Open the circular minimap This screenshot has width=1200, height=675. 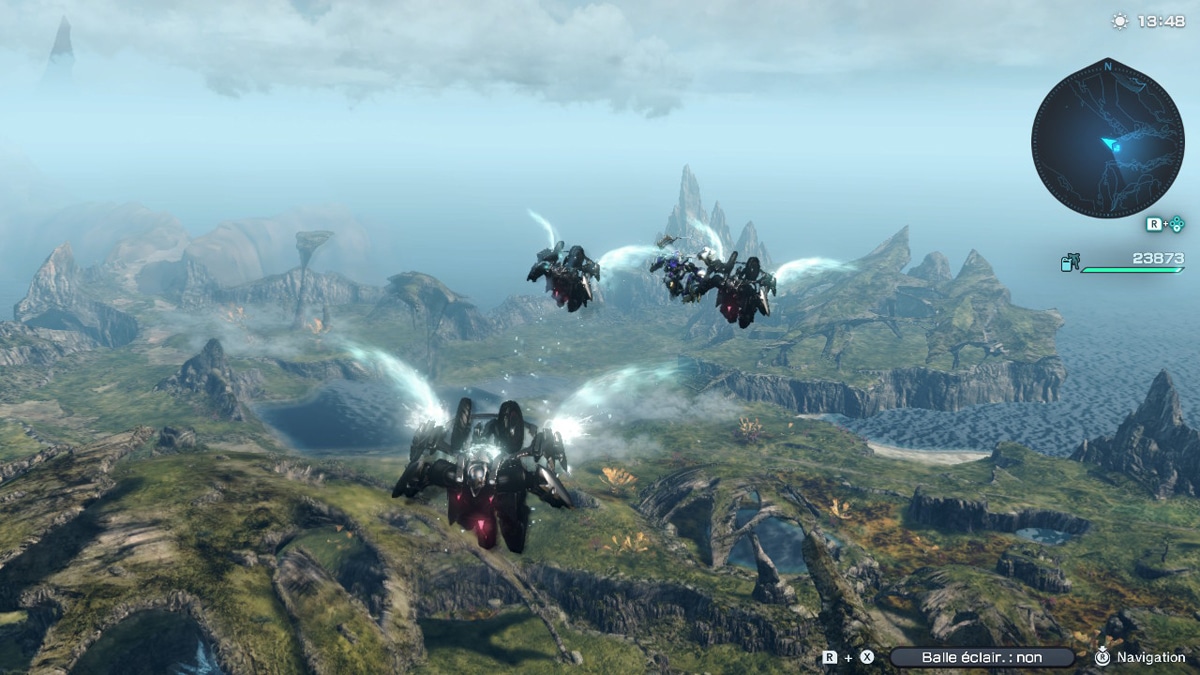pos(1107,138)
